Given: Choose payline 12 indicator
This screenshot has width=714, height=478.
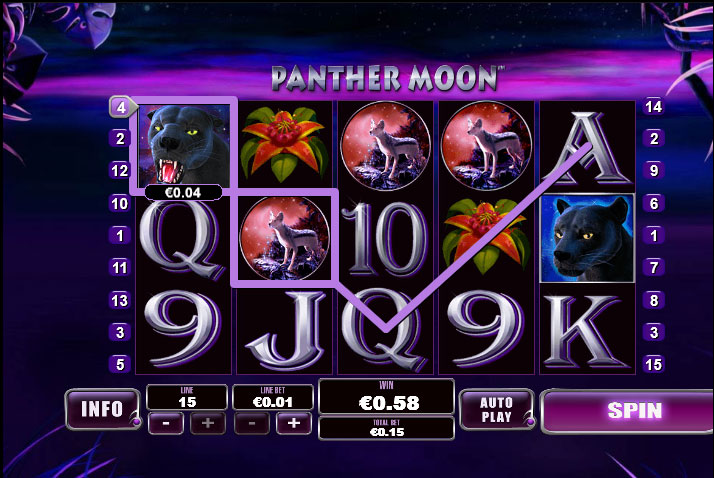Looking at the screenshot, I should 120,171.
